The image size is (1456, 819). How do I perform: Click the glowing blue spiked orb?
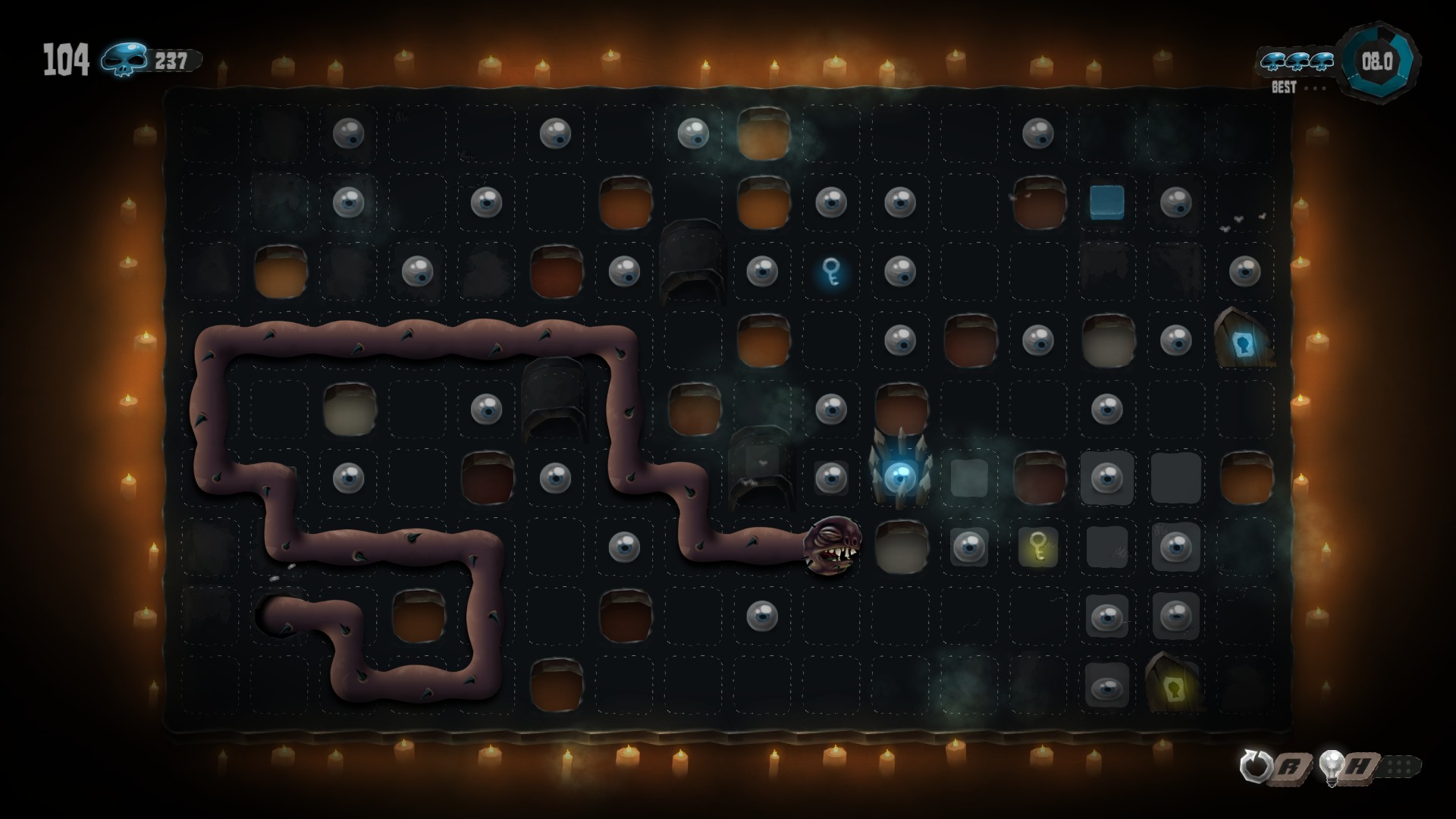pyautogui.click(x=901, y=478)
